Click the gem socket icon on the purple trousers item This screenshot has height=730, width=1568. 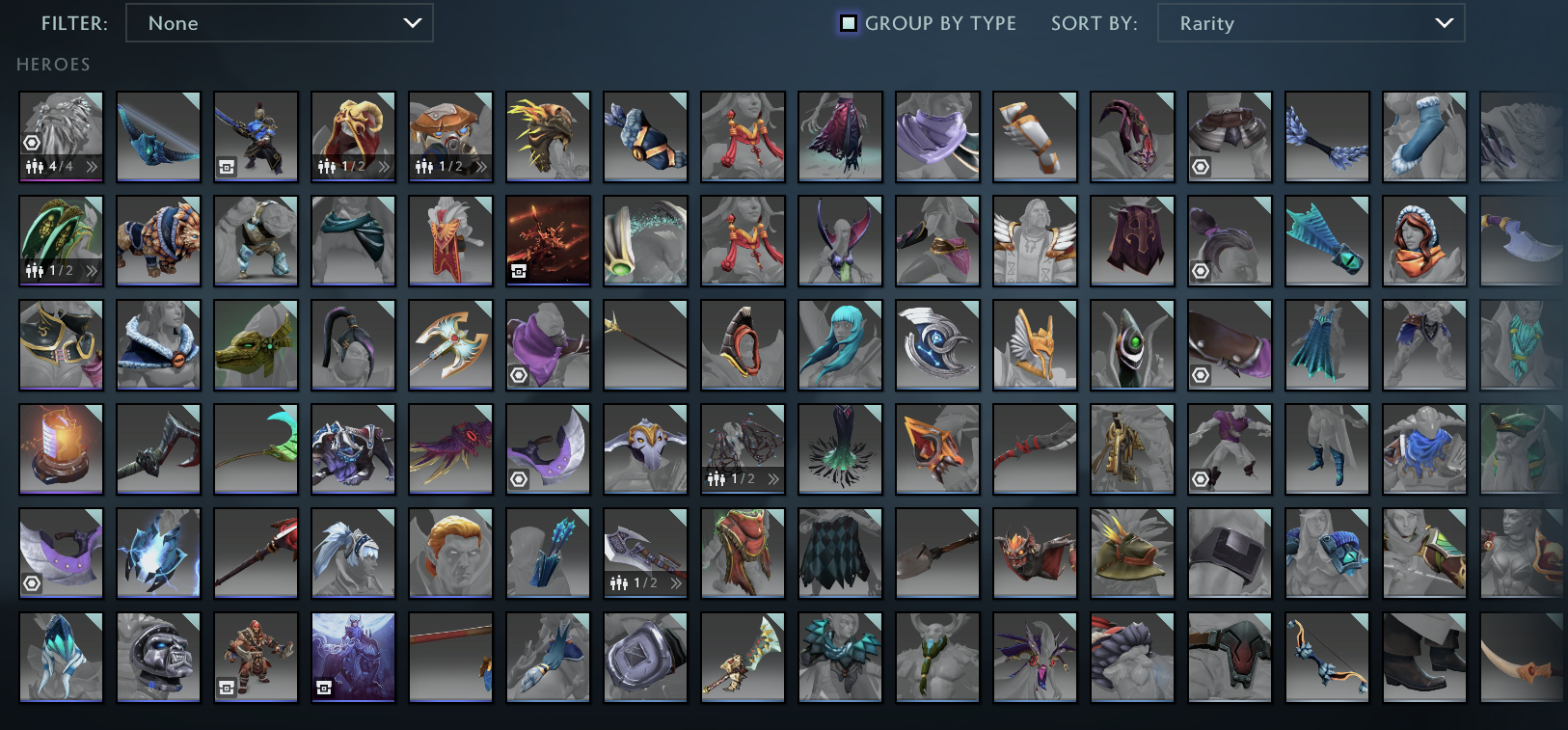[x=1201, y=477]
